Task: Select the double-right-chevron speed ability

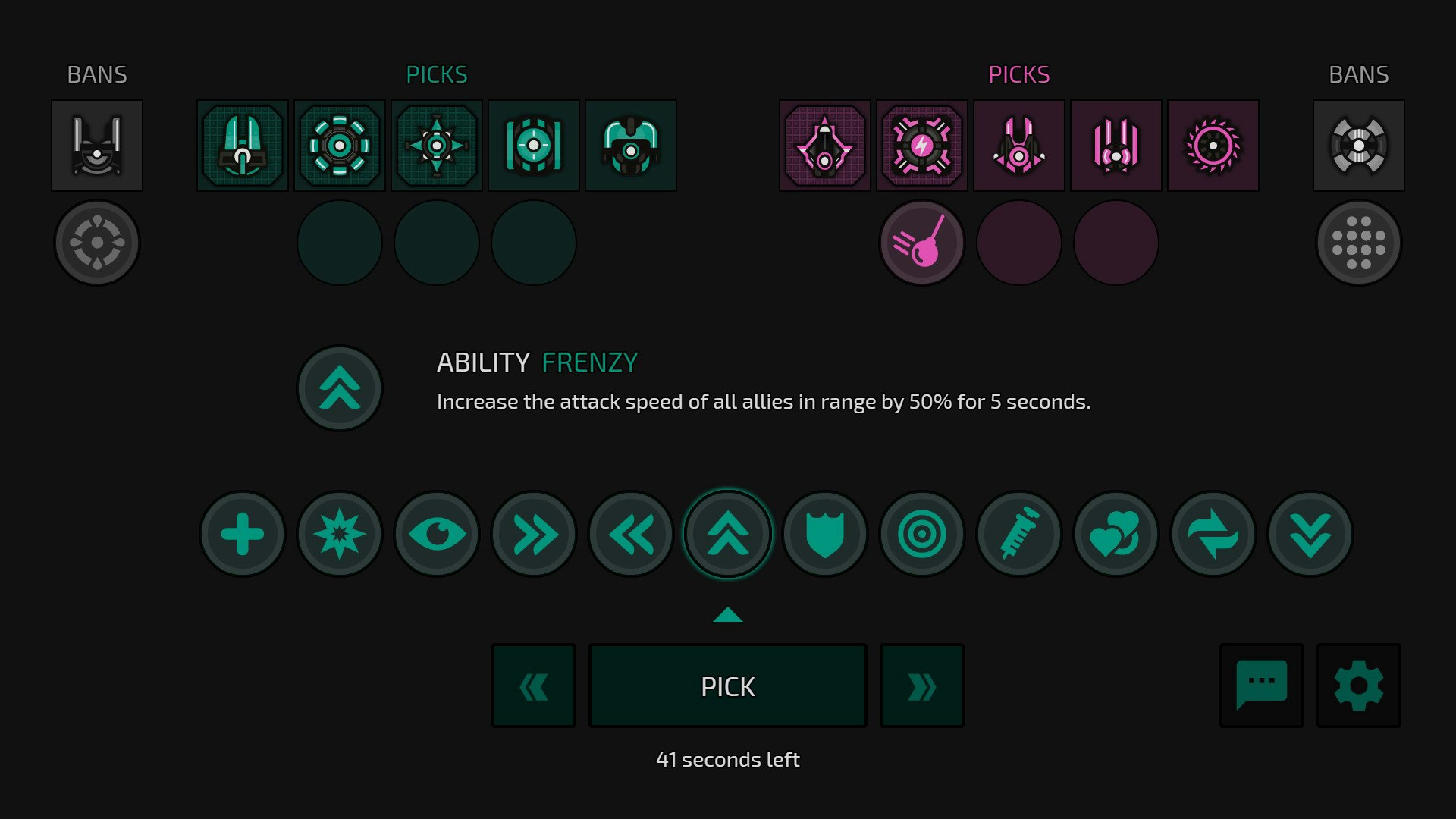Action: coord(533,533)
